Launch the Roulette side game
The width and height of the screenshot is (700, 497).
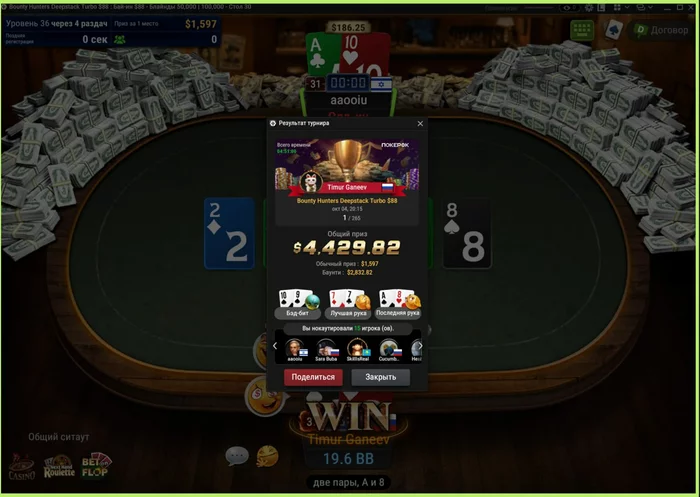coord(59,465)
